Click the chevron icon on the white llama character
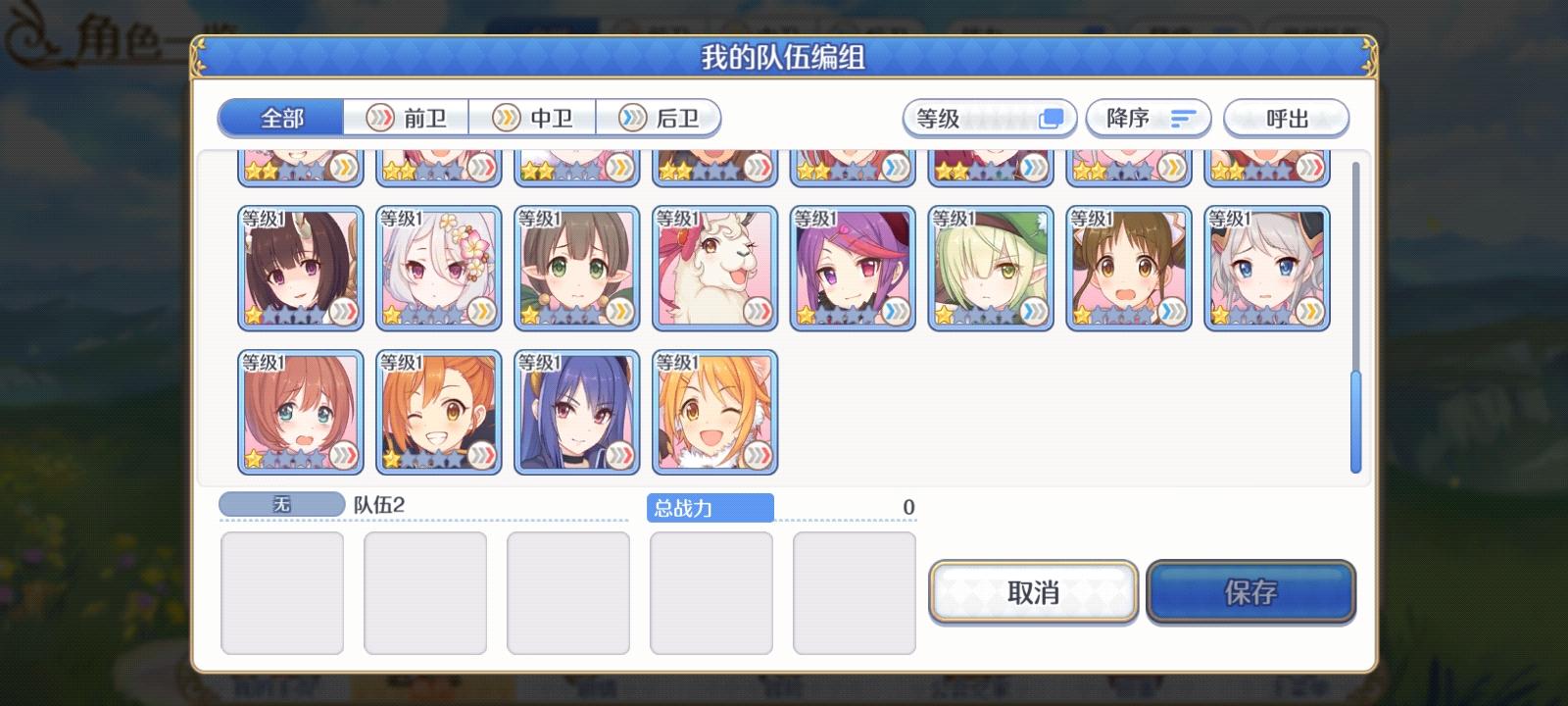 click(756, 312)
